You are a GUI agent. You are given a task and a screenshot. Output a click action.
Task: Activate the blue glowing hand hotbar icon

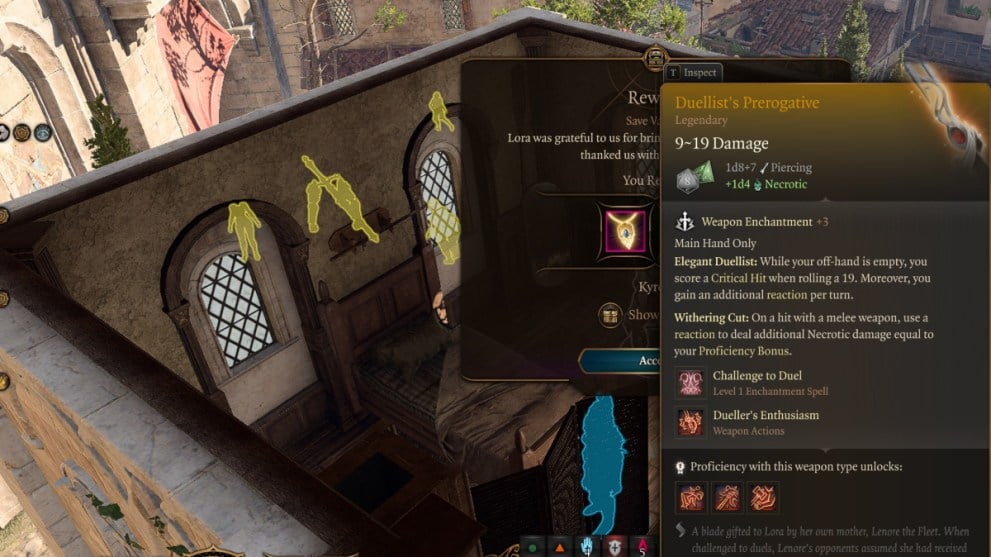[587, 546]
